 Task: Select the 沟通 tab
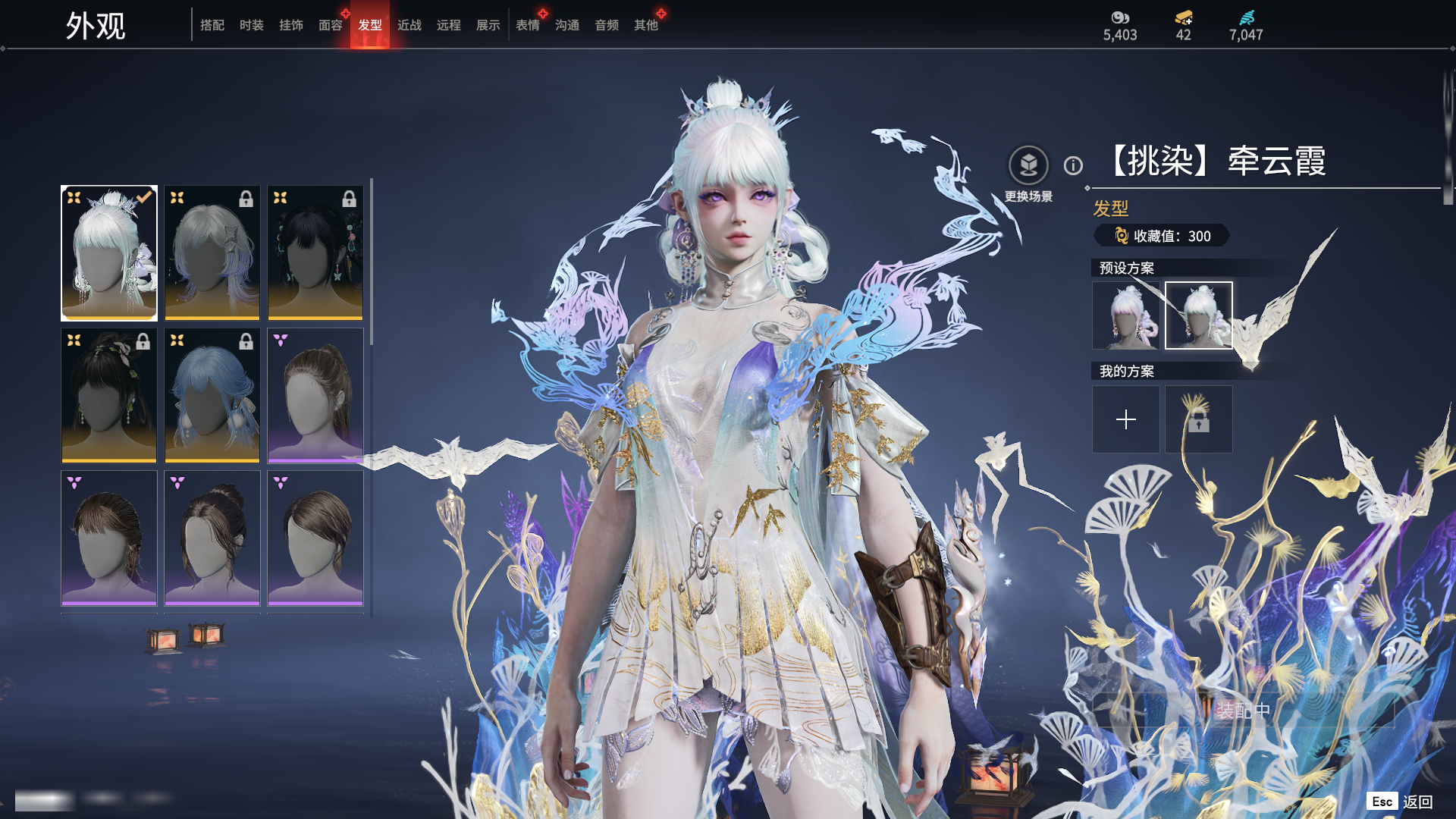(566, 25)
